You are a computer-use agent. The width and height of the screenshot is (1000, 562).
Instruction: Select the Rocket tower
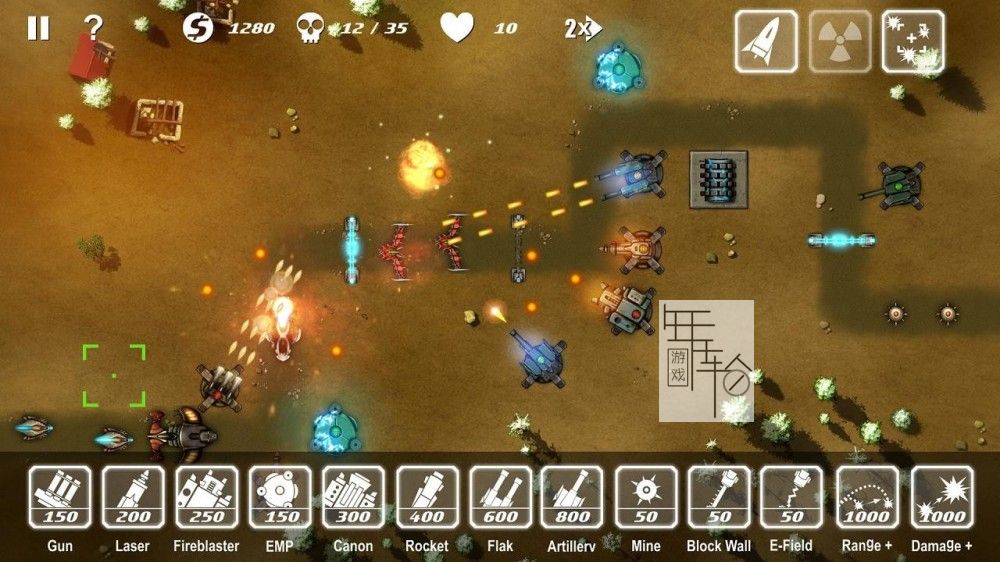pos(427,497)
